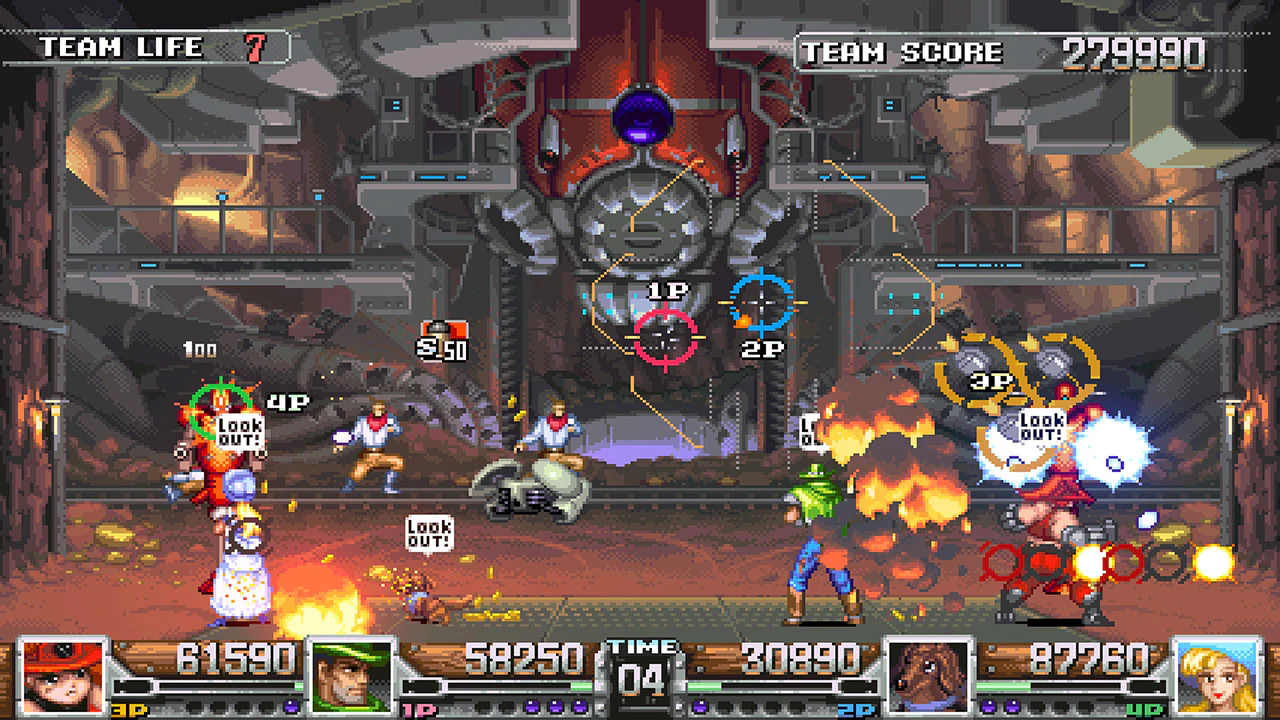
Task: Click the 'Look out!' bubble near the dog
Action: pos(430,532)
